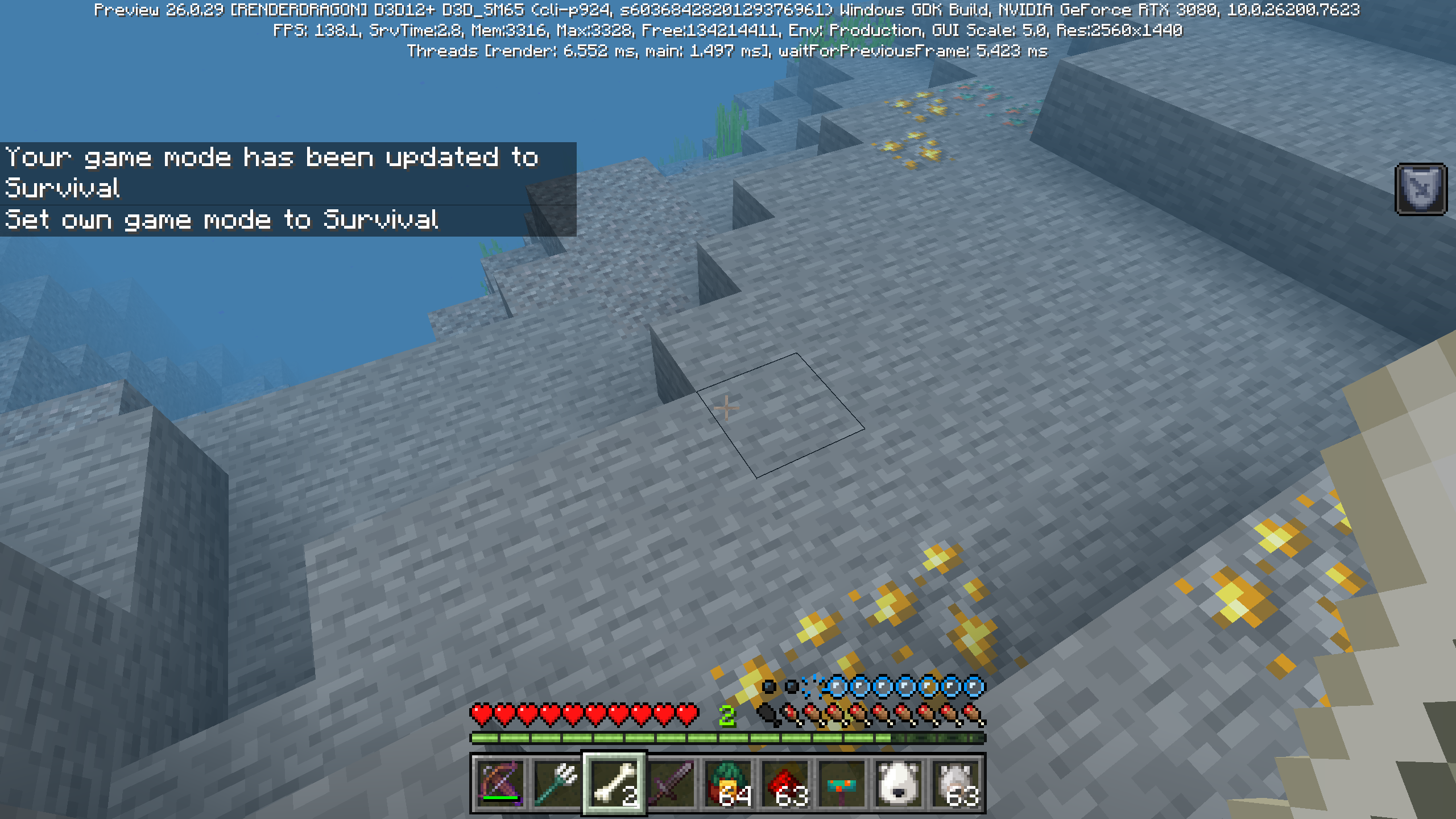
Task: Click the 'Your game mode has been updated' notification
Action: [272, 158]
